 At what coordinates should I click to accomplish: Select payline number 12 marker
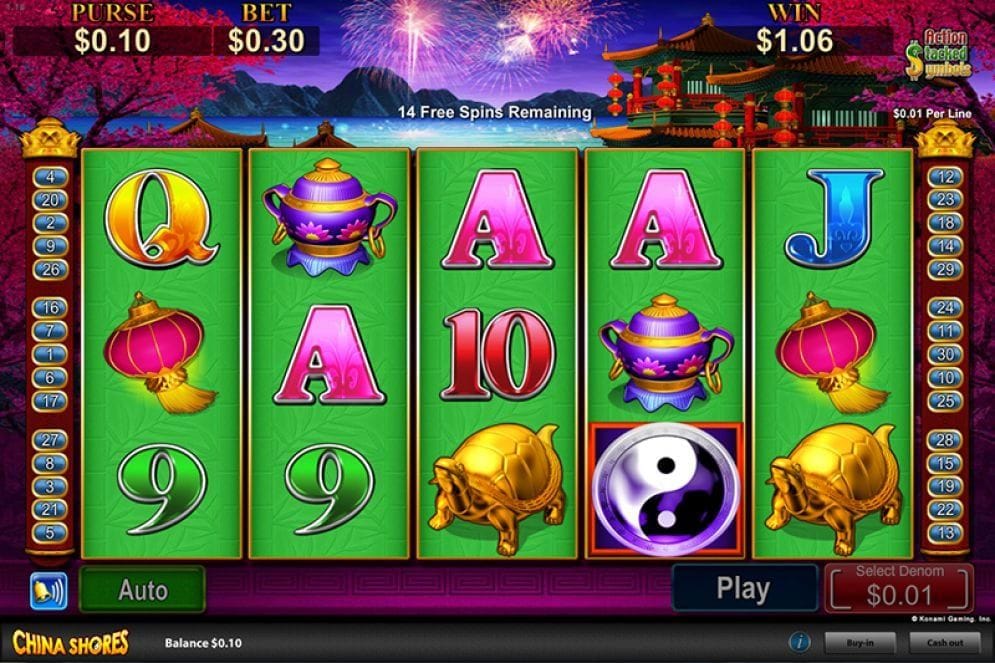tap(945, 177)
